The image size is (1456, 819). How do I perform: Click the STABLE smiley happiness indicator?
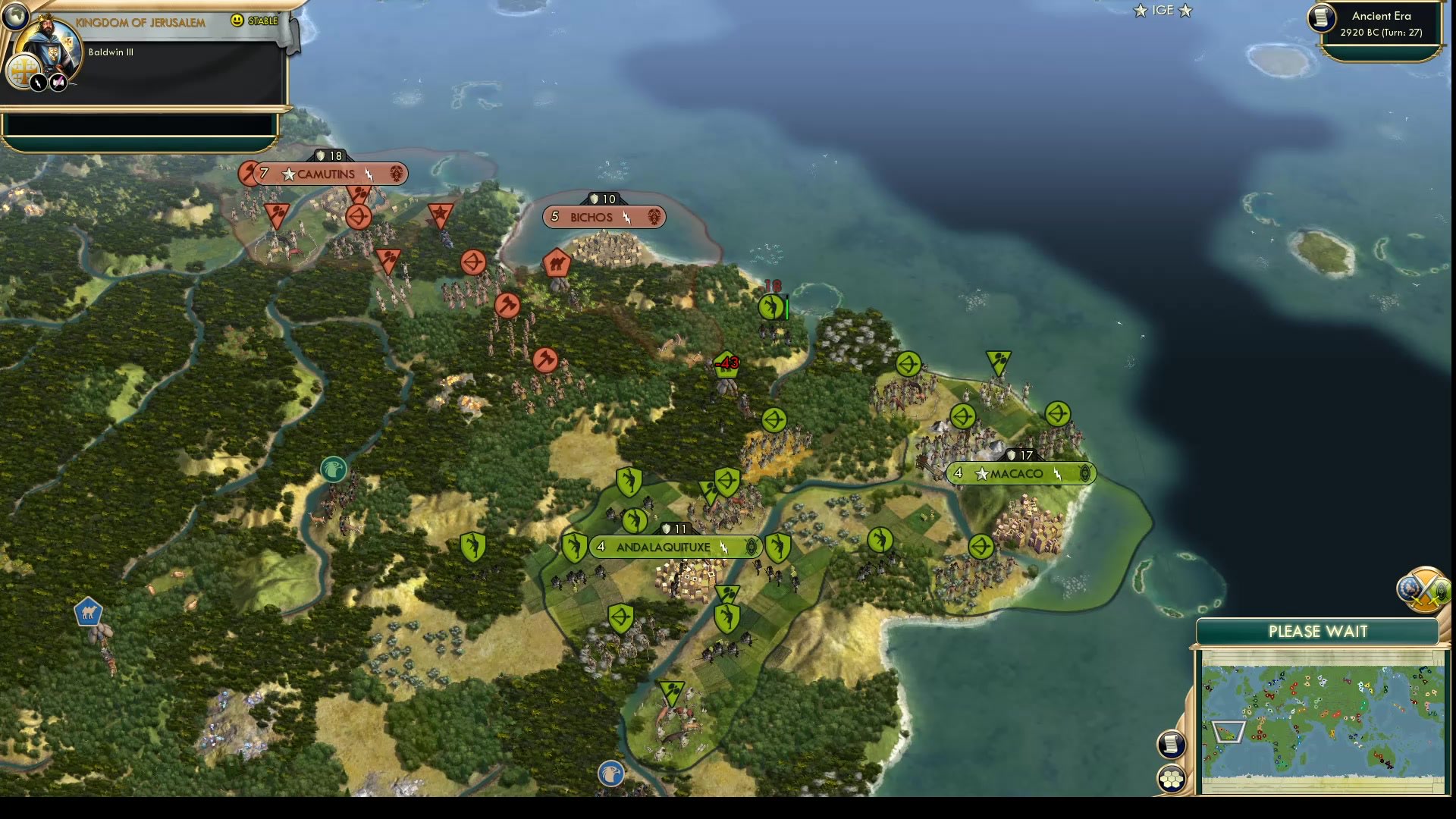tap(237, 21)
